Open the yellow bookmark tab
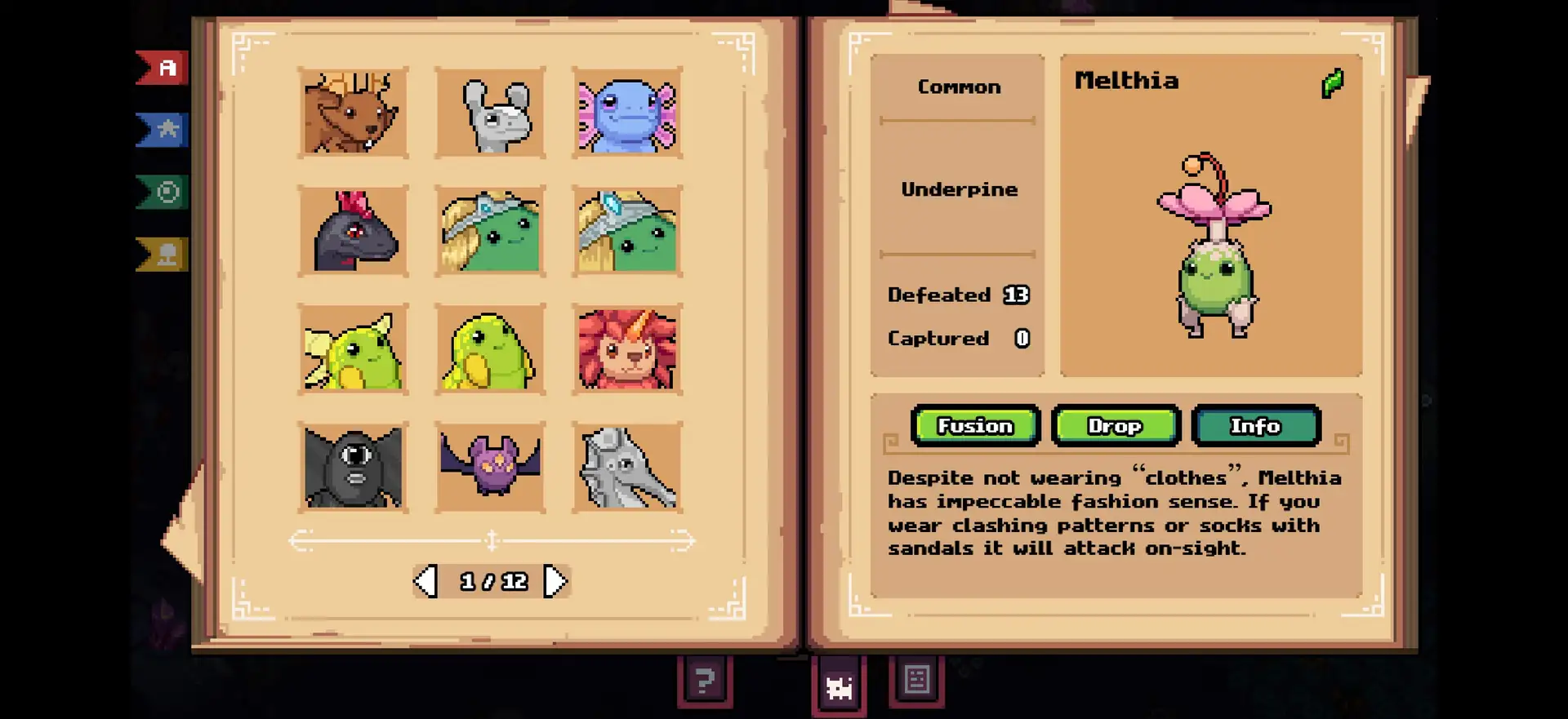Viewport: 1568px width, 719px height. (x=164, y=255)
